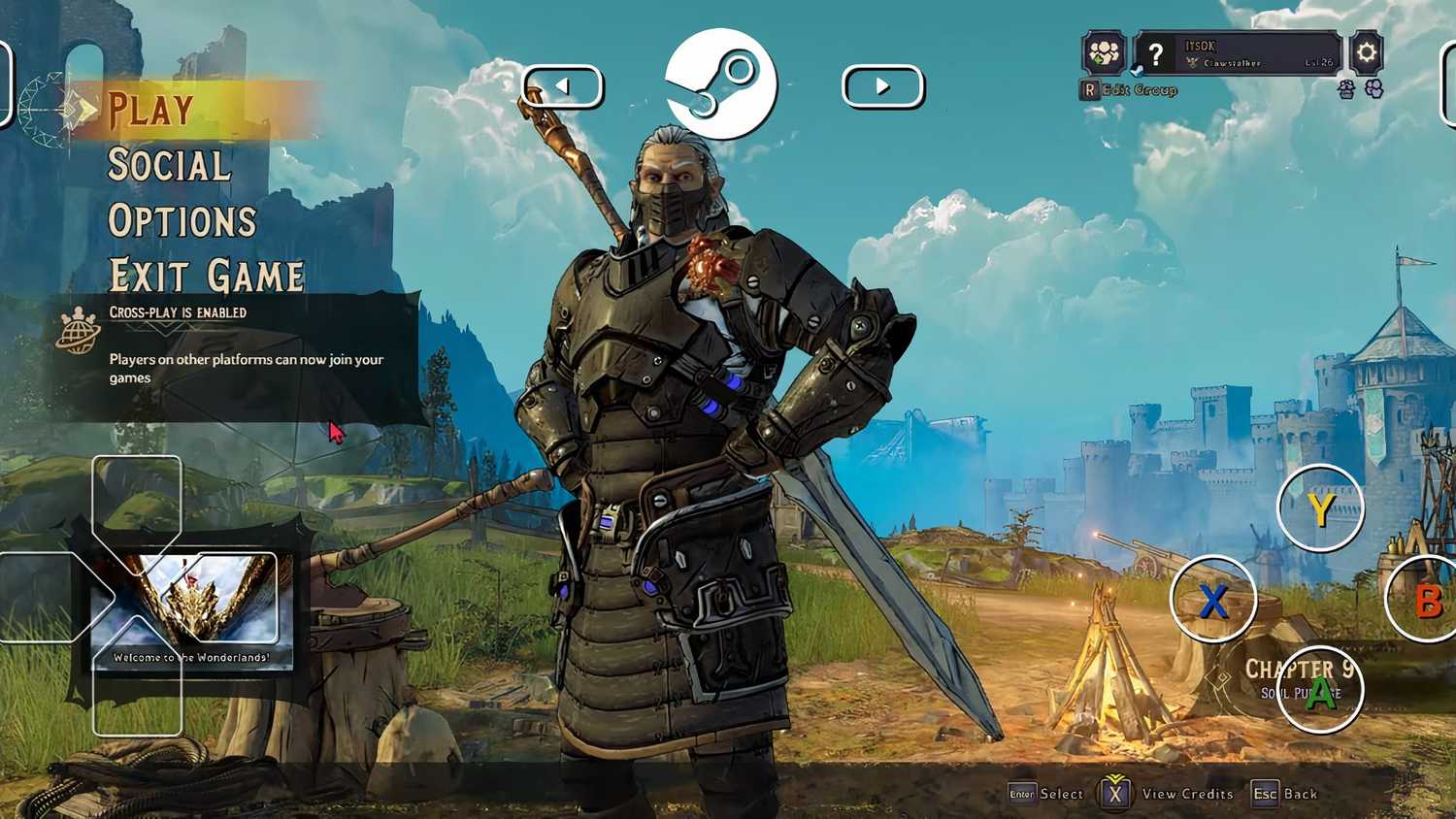Click the paw cluster icon beside the gear
Image resolution: width=1456 pixels, height=819 pixels.
tap(1372, 88)
